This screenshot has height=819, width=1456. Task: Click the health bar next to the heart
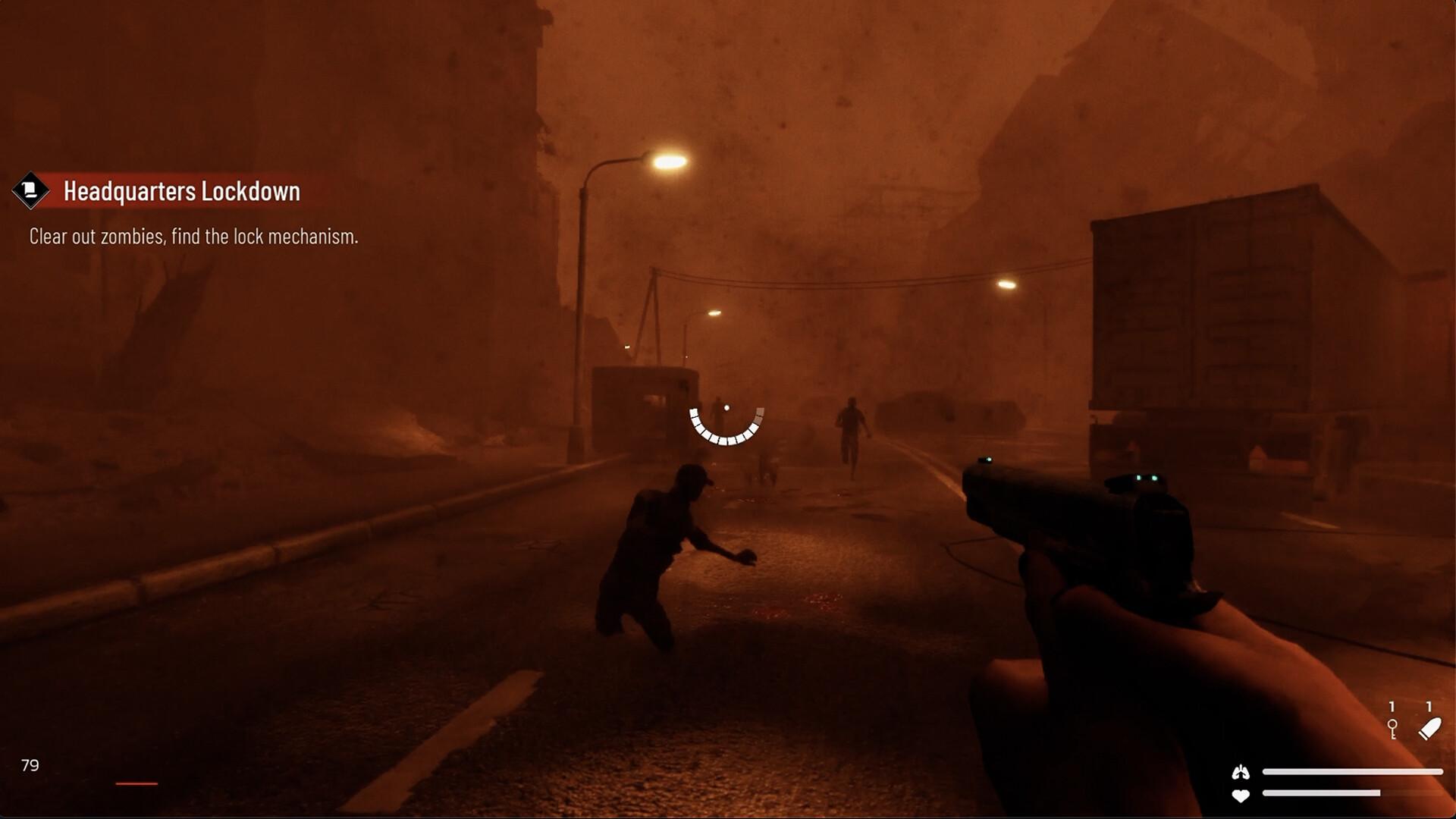tap(1319, 793)
